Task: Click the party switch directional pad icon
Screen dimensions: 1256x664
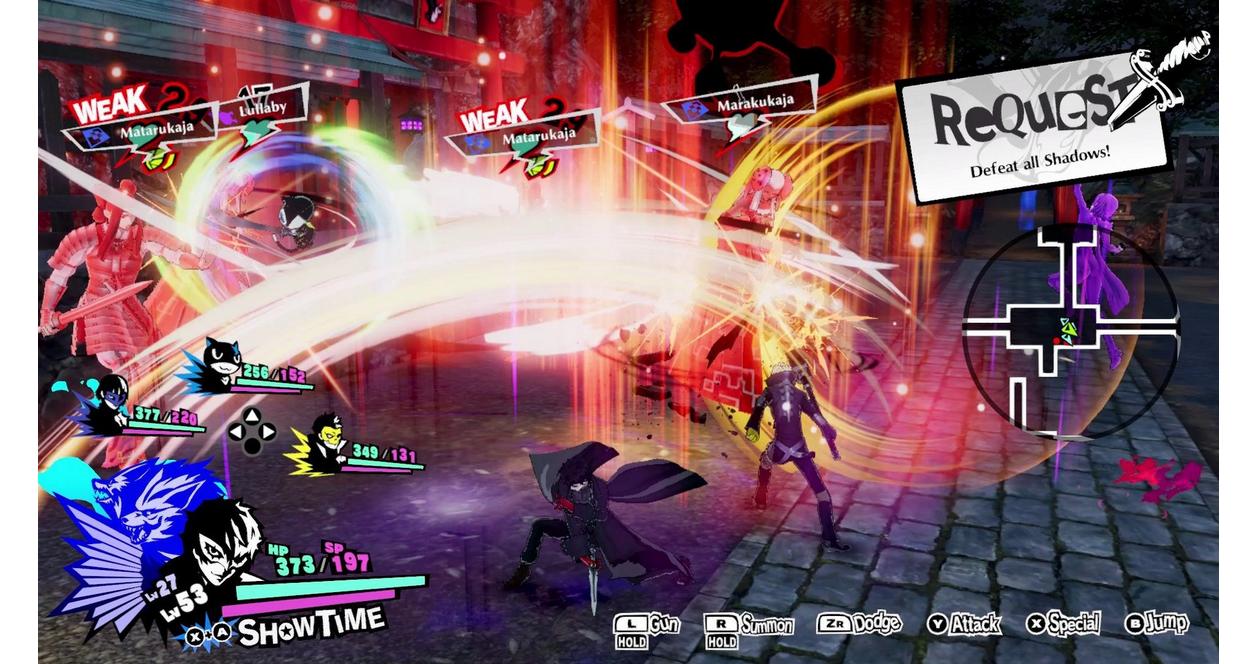Action: 252,430
